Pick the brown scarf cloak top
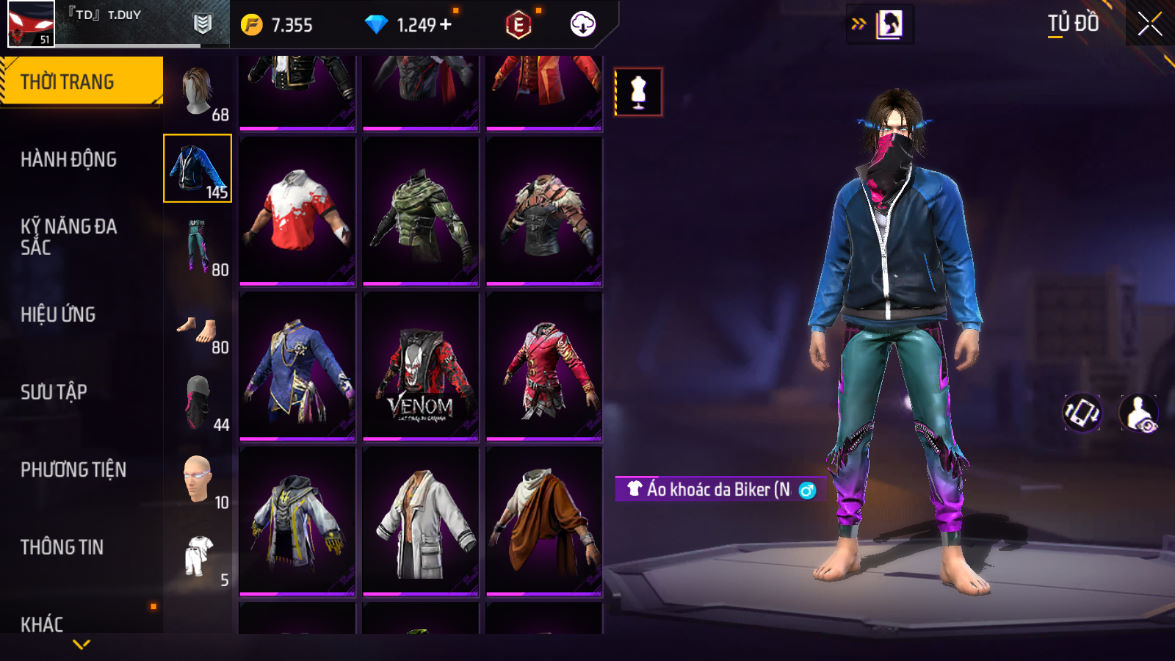1175x661 pixels. point(543,521)
